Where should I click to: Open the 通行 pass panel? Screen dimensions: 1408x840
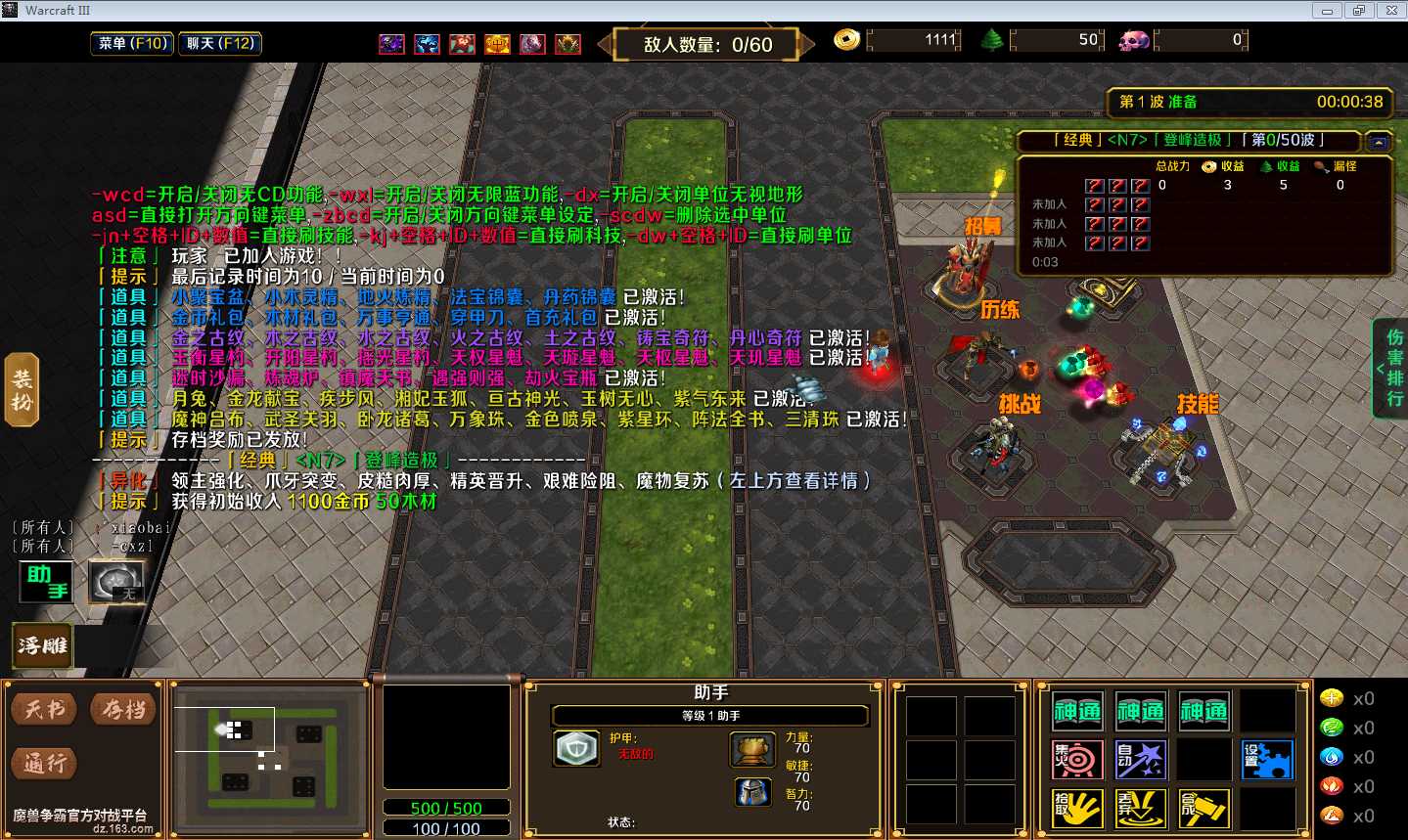coord(44,763)
